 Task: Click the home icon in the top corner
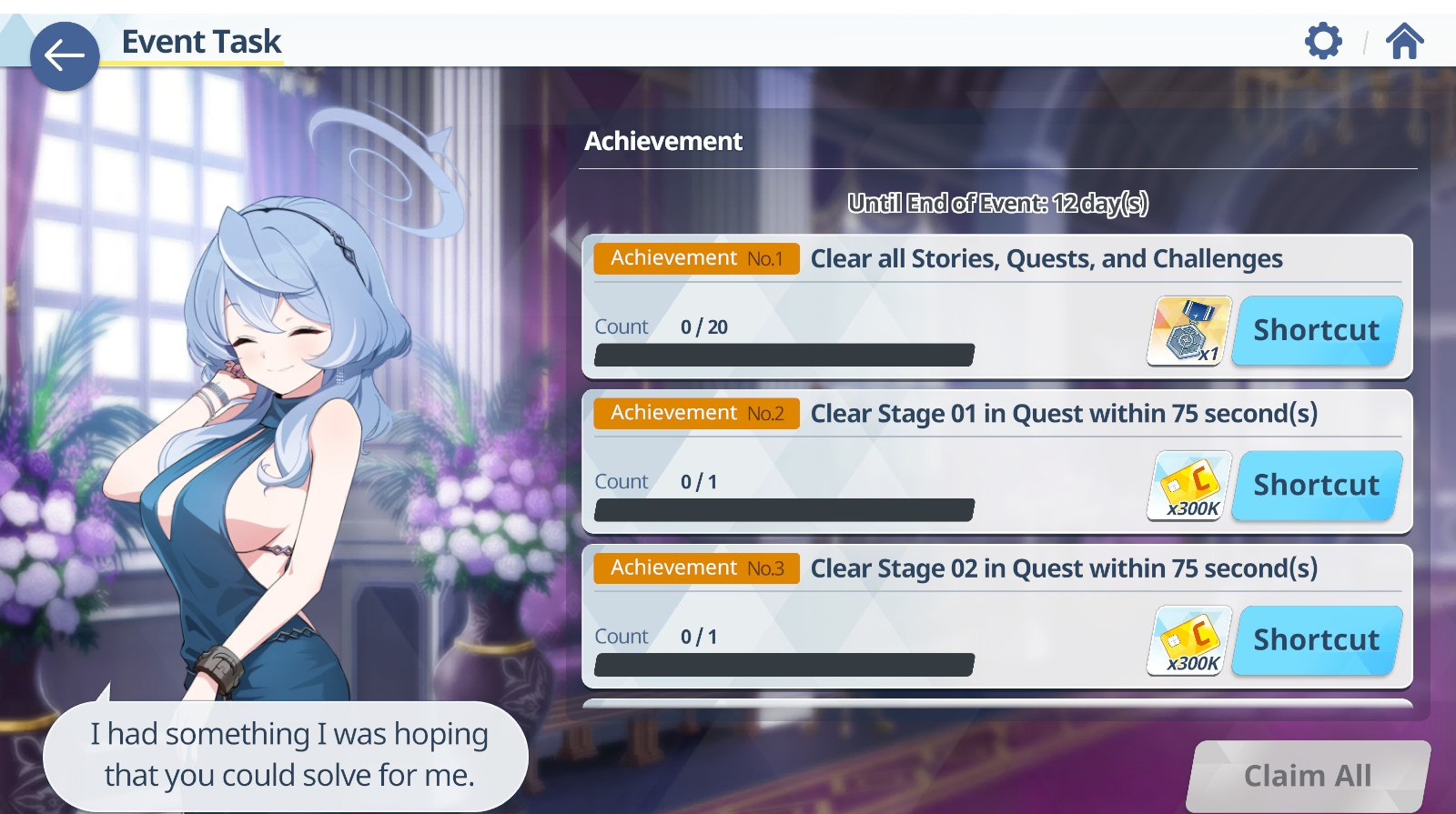1405,40
